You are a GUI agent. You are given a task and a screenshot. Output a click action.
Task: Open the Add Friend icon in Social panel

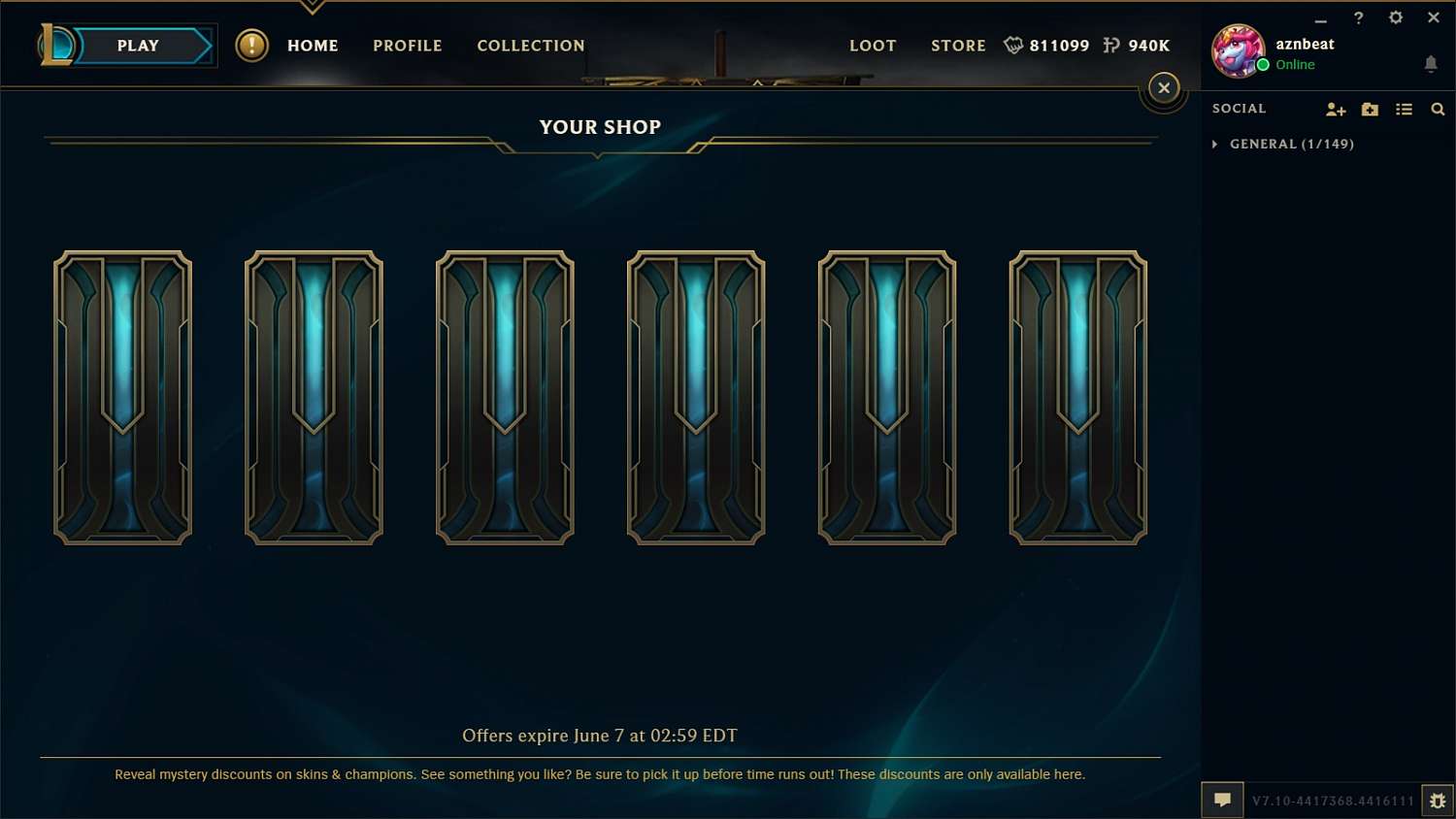(1336, 110)
